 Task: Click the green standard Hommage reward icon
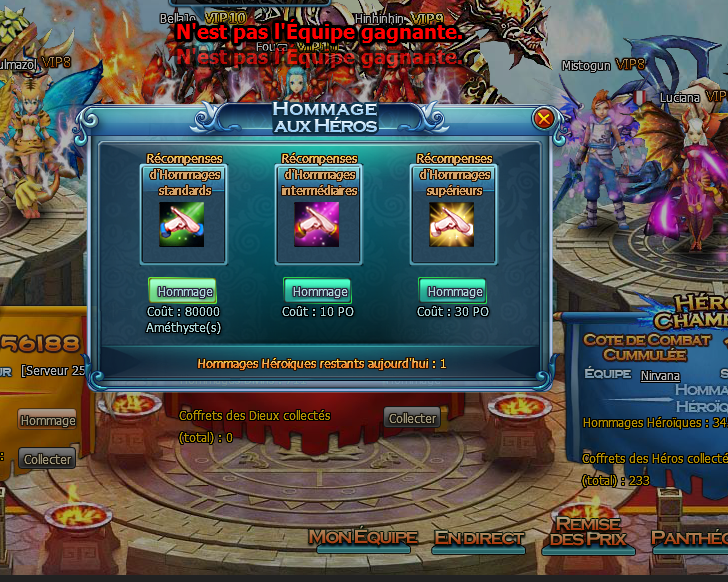182,224
